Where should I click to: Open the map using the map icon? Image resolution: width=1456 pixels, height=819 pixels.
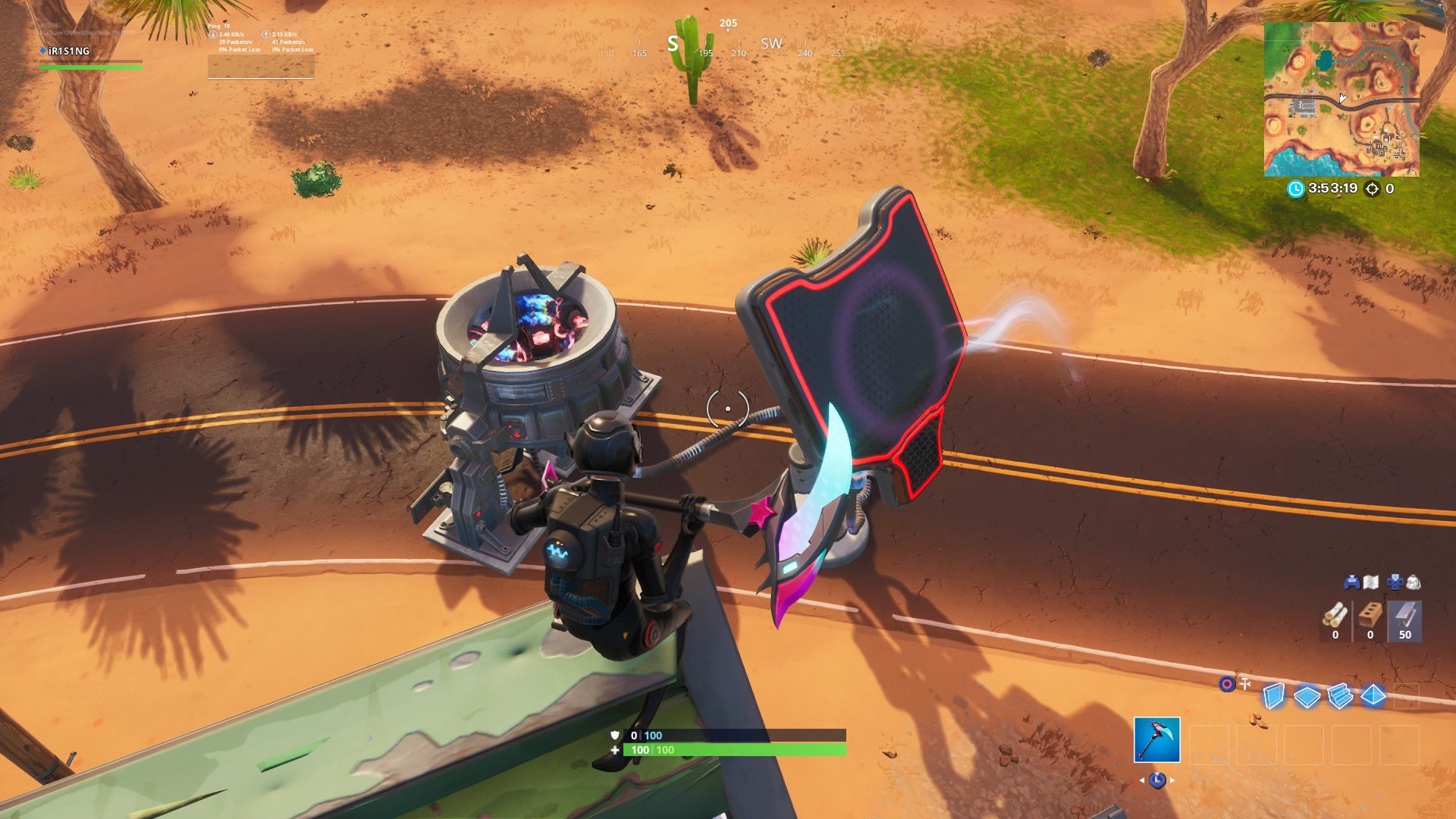tap(1371, 582)
